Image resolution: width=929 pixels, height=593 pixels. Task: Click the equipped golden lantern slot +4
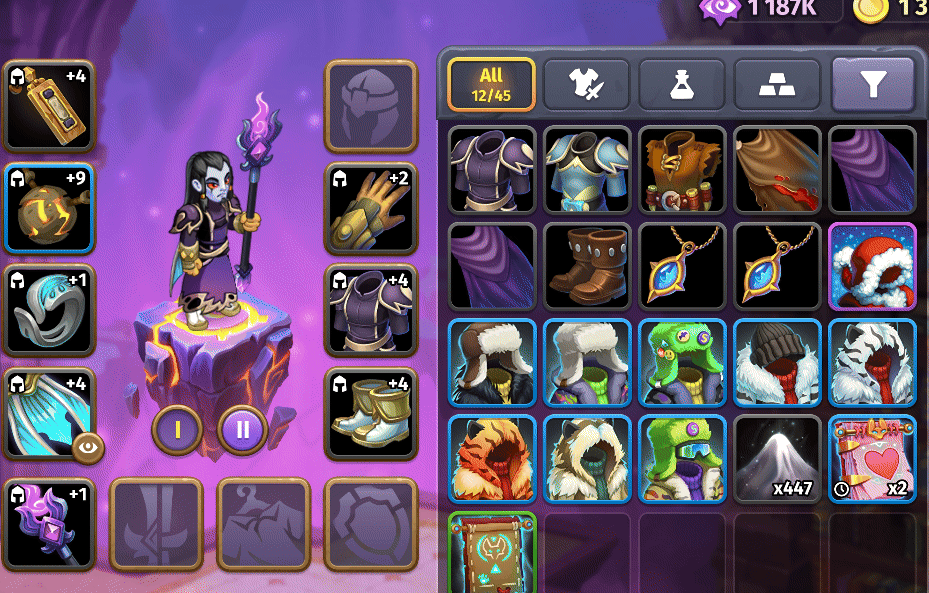(49, 105)
